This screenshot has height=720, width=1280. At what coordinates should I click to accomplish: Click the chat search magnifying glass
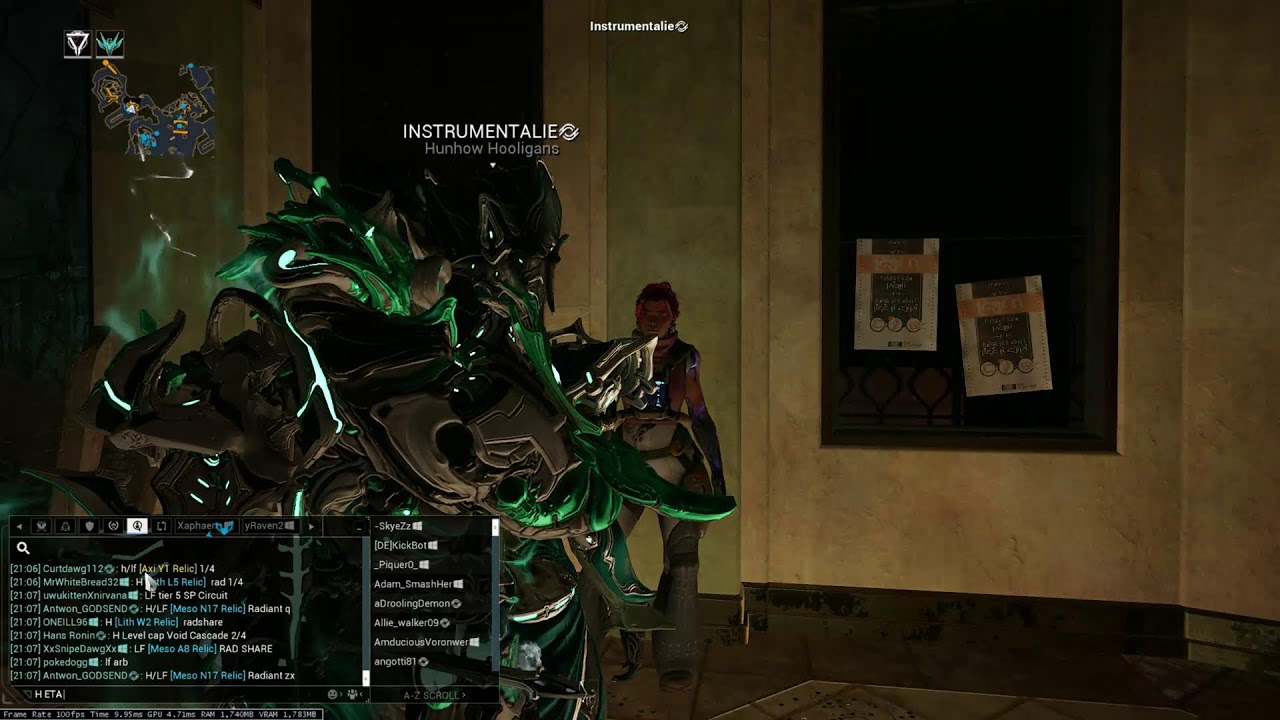pyautogui.click(x=23, y=548)
